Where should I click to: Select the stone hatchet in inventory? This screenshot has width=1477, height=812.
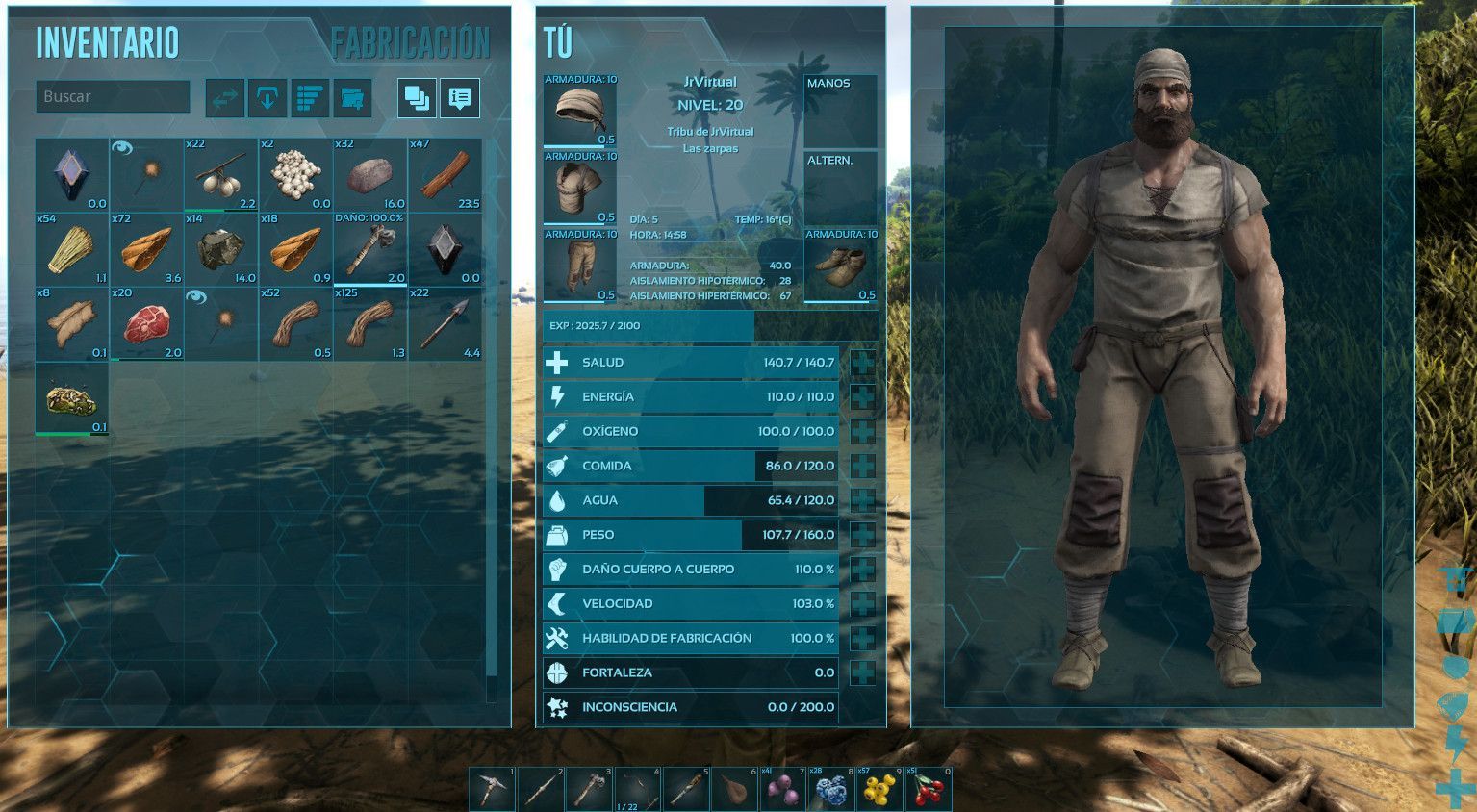click(x=370, y=249)
